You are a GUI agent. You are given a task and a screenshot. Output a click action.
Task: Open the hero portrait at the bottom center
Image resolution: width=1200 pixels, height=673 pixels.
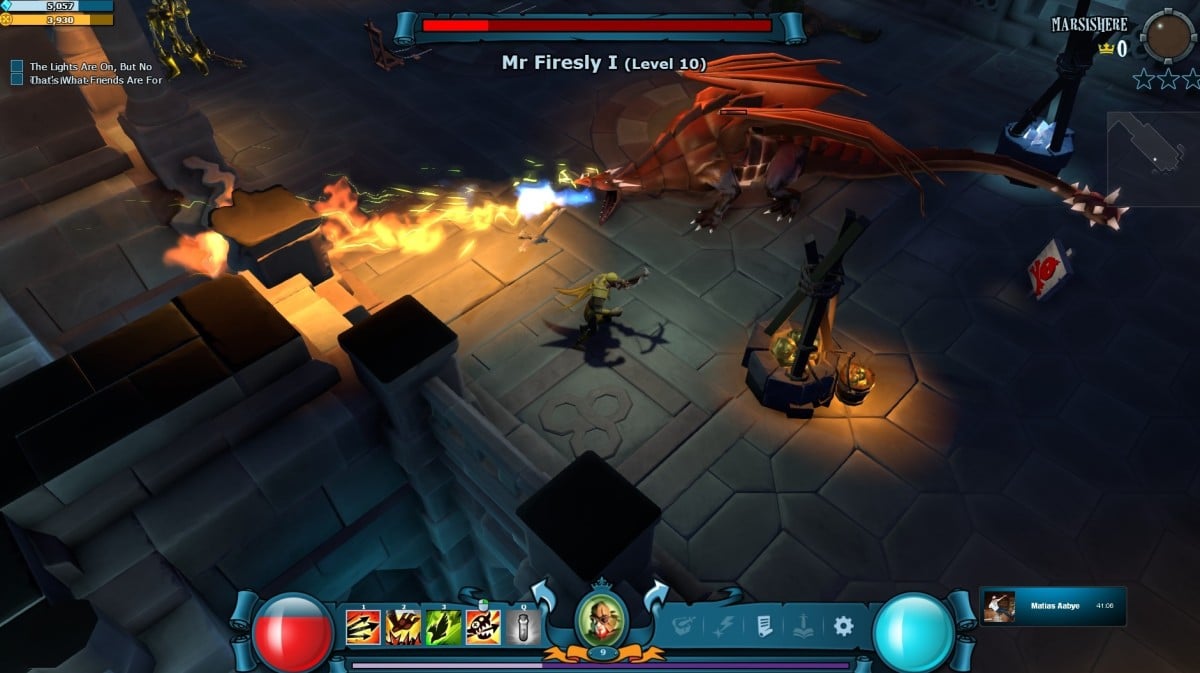[x=601, y=621]
